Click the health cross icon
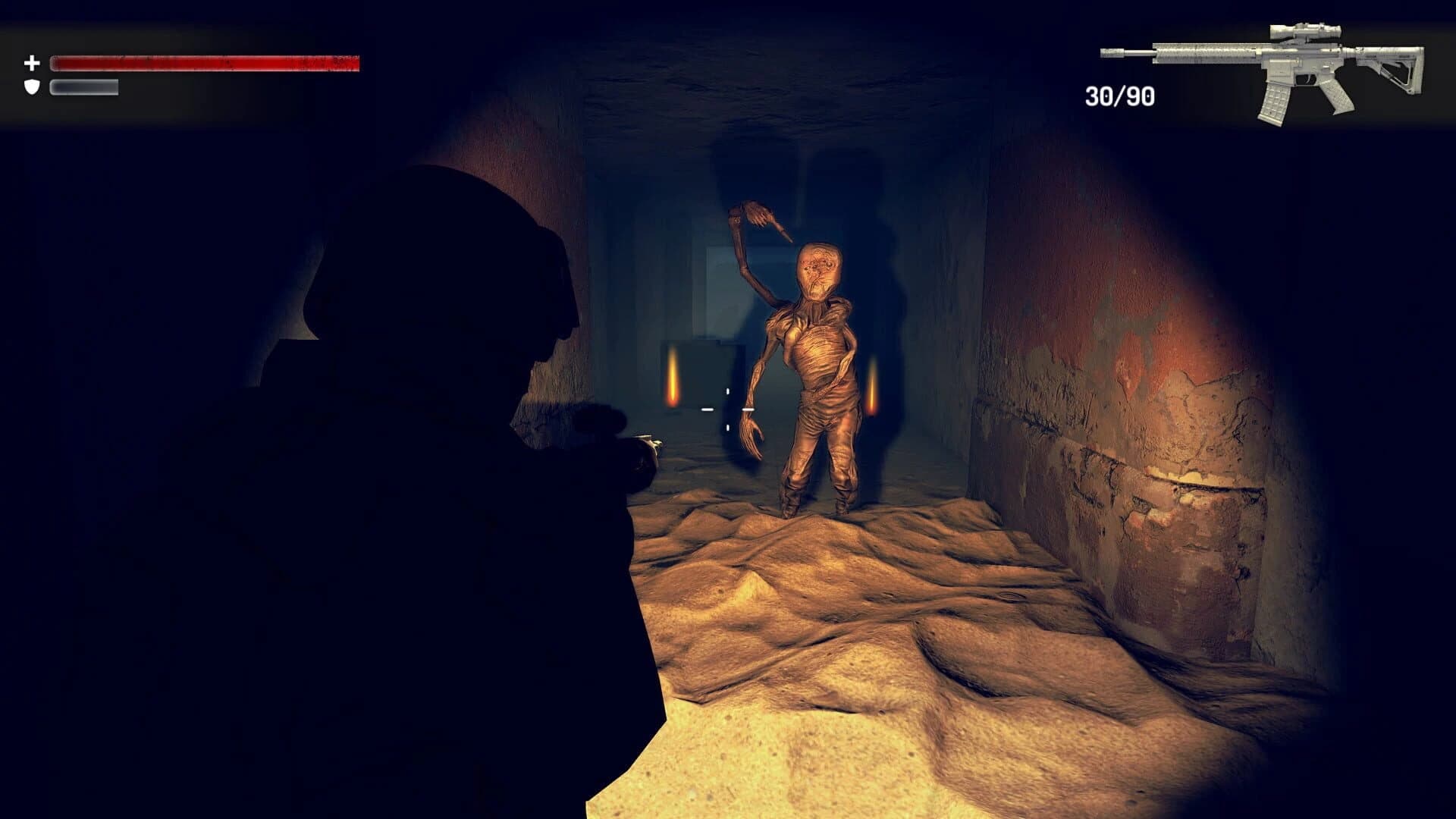This screenshot has width=1456, height=819. (x=32, y=62)
